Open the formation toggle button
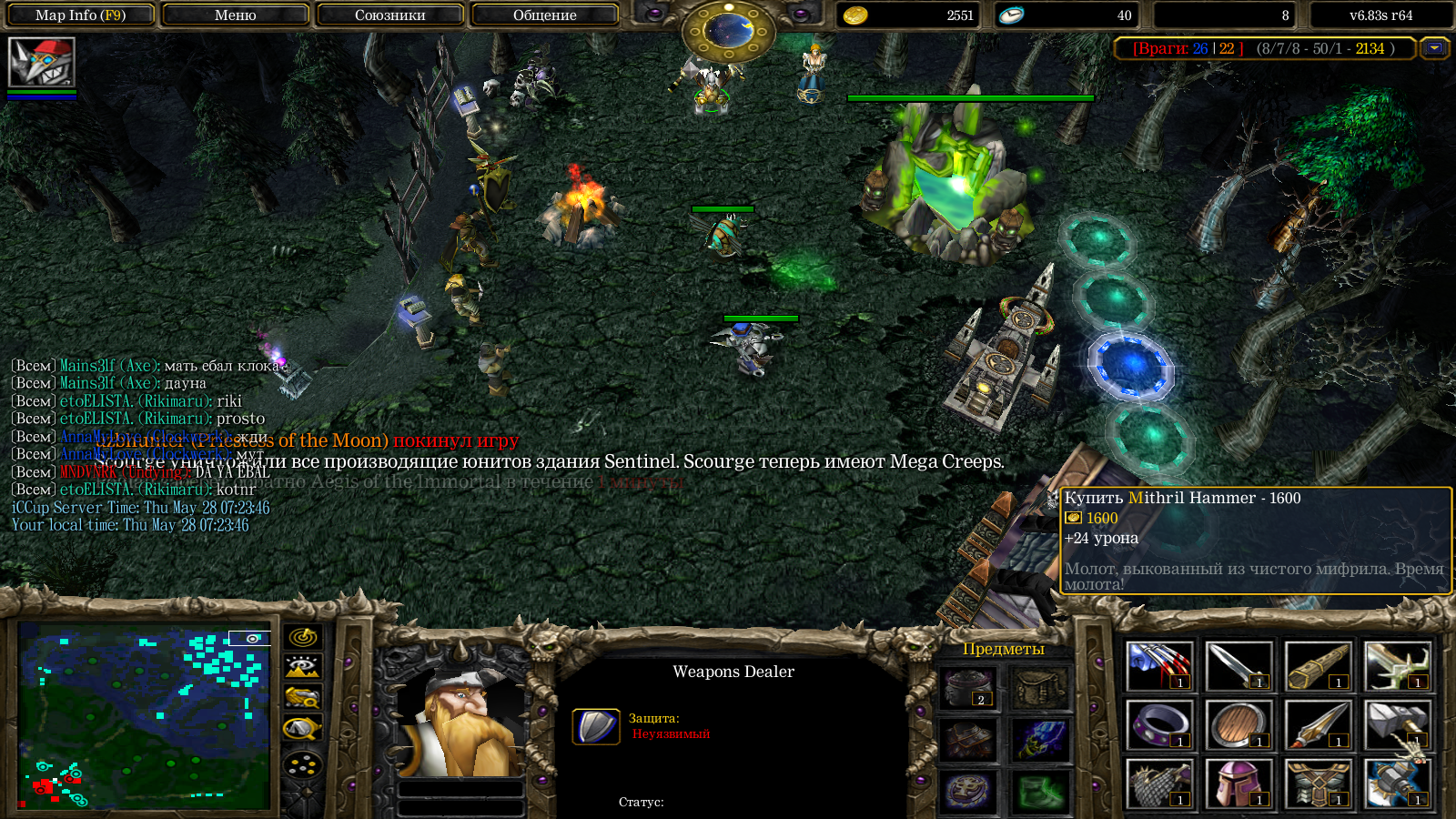This screenshot has width=1456, height=819. [x=303, y=764]
